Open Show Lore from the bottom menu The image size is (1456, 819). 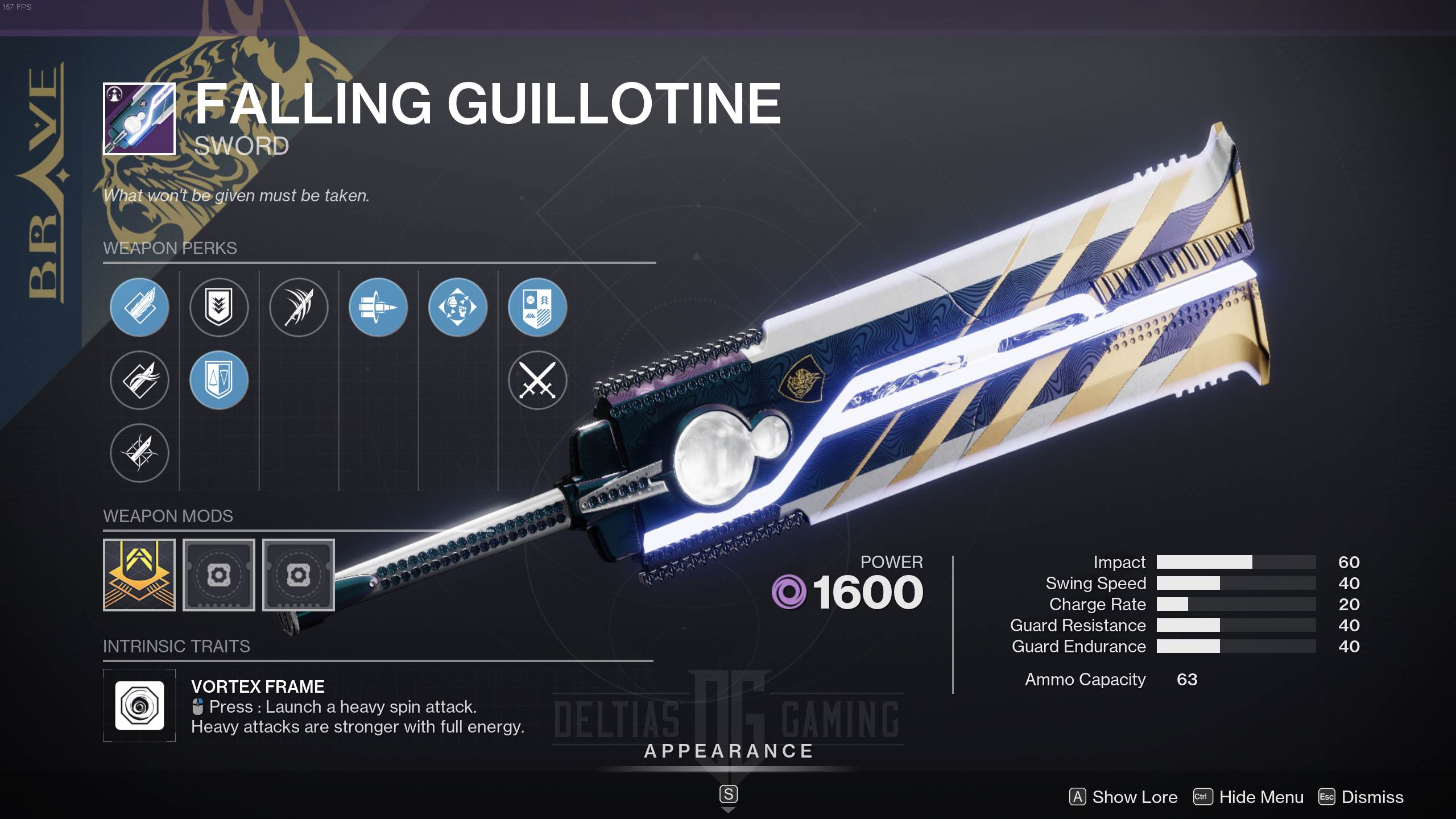click(x=1123, y=797)
